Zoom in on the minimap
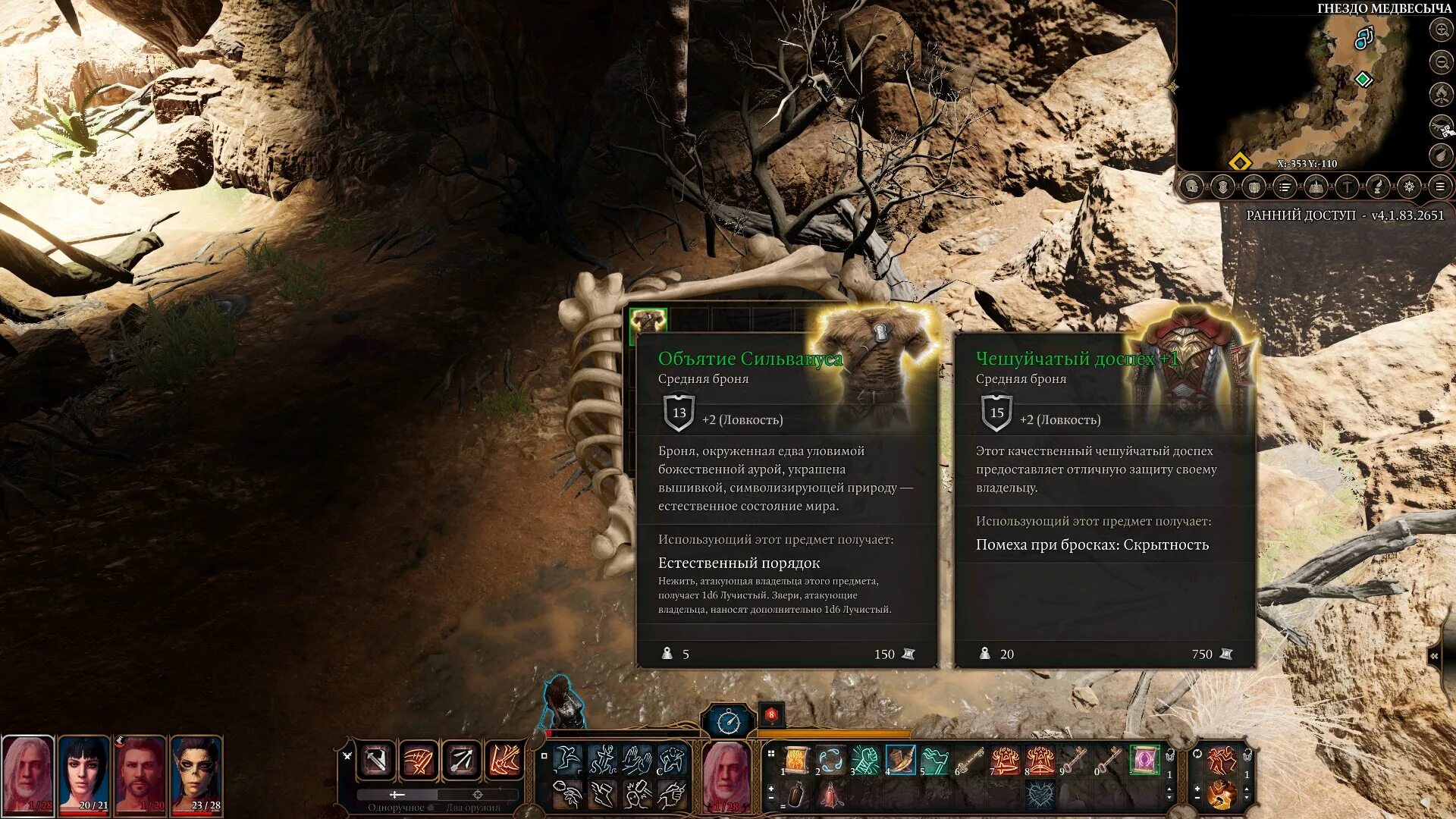 tap(1441, 30)
